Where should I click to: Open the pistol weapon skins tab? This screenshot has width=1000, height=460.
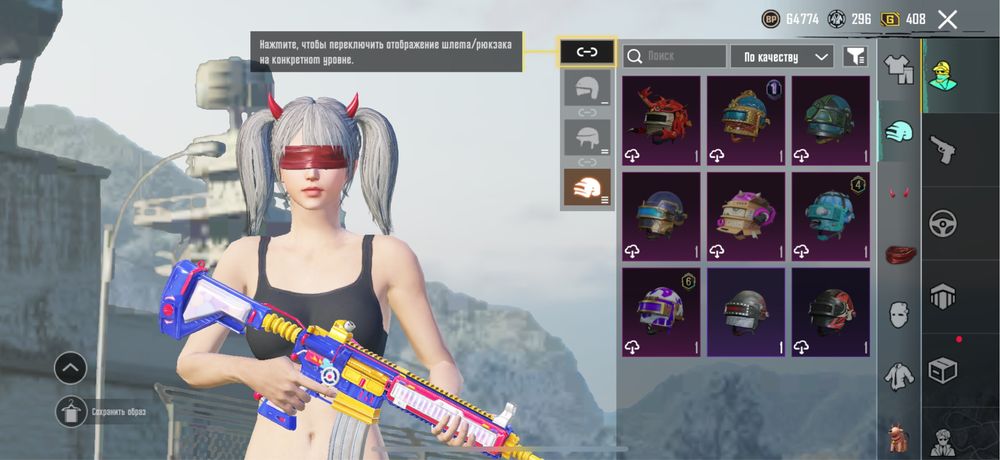[943, 150]
